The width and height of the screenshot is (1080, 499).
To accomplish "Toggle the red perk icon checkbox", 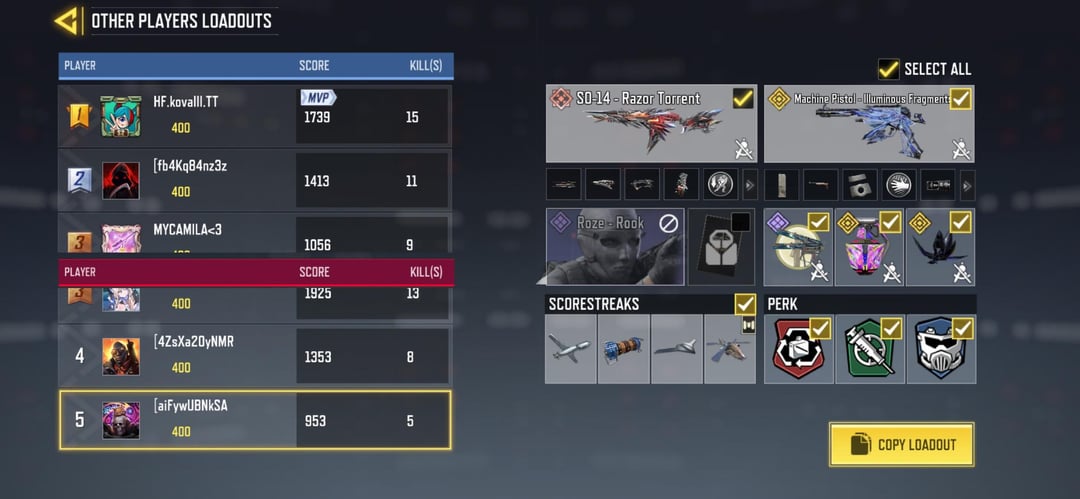I will pos(820,328).
